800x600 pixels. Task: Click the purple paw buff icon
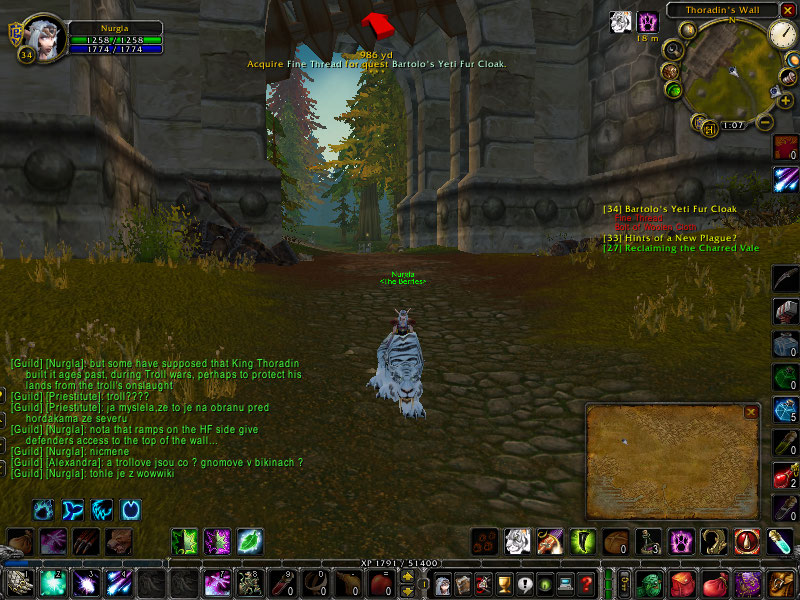(648, 21)
